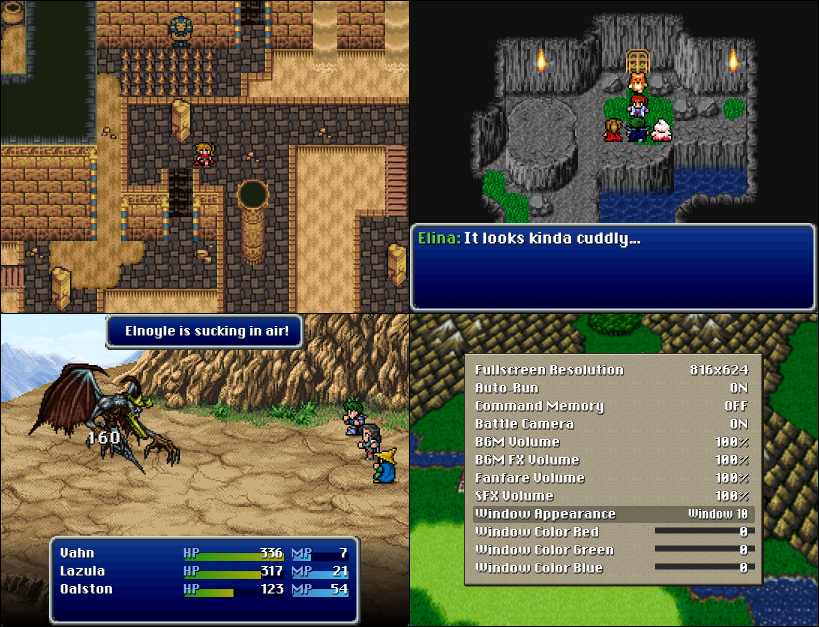Toggle the Command Memory option

(x=612, y=406)
